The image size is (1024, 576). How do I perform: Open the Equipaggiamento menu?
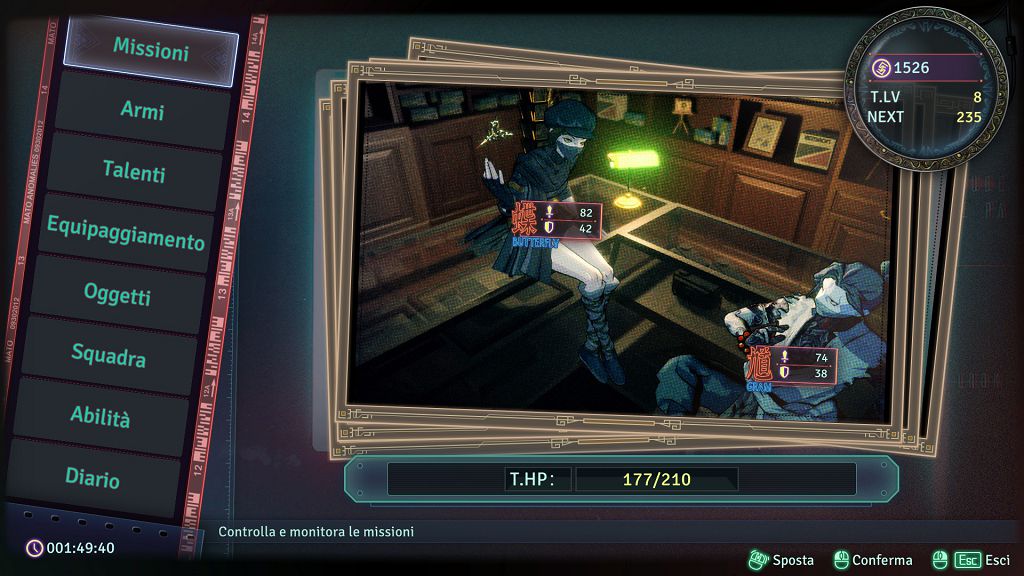tap(125, 233)
